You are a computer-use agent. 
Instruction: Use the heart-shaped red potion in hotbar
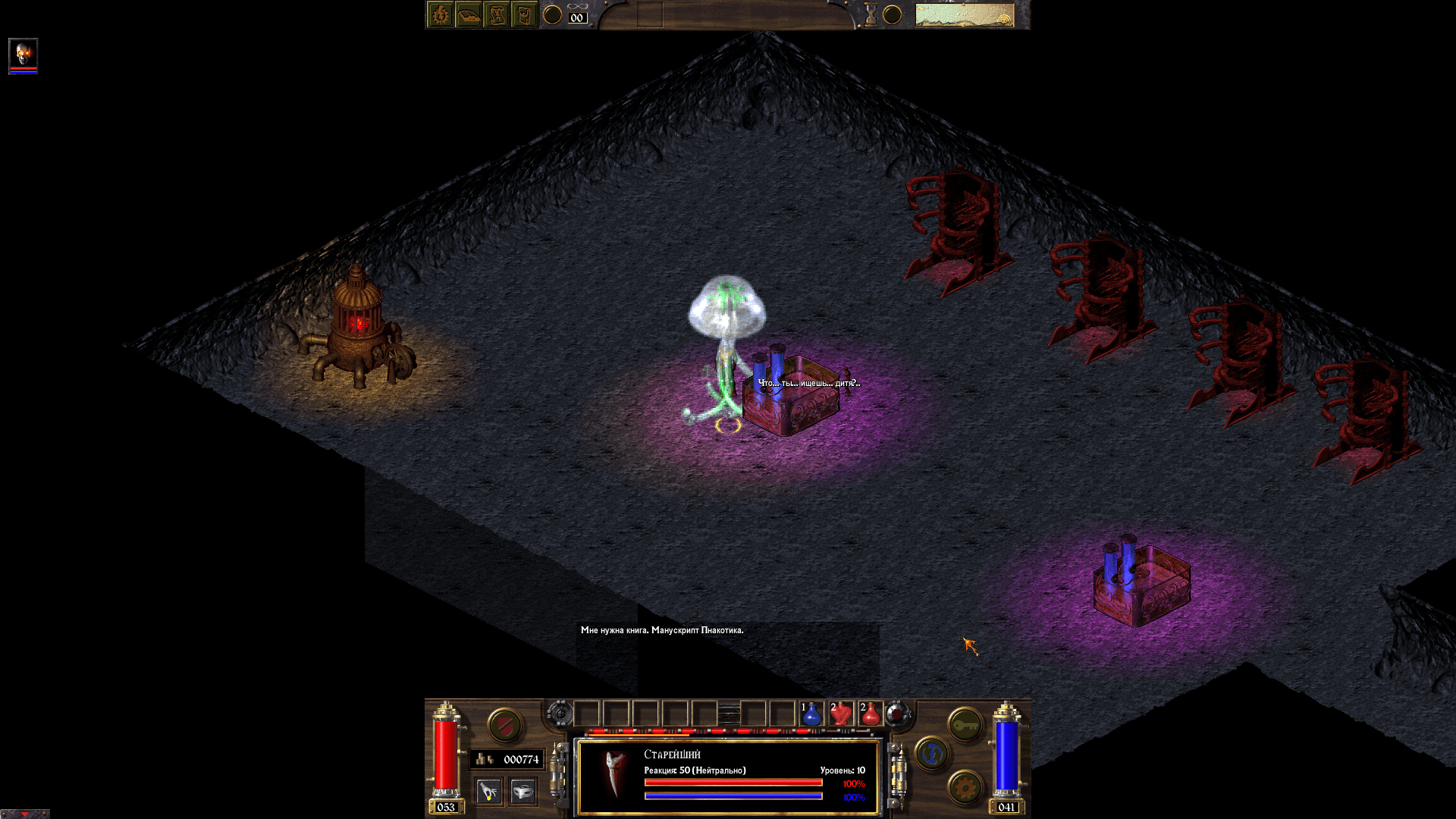pyautogui.click(x=841, y=714)
